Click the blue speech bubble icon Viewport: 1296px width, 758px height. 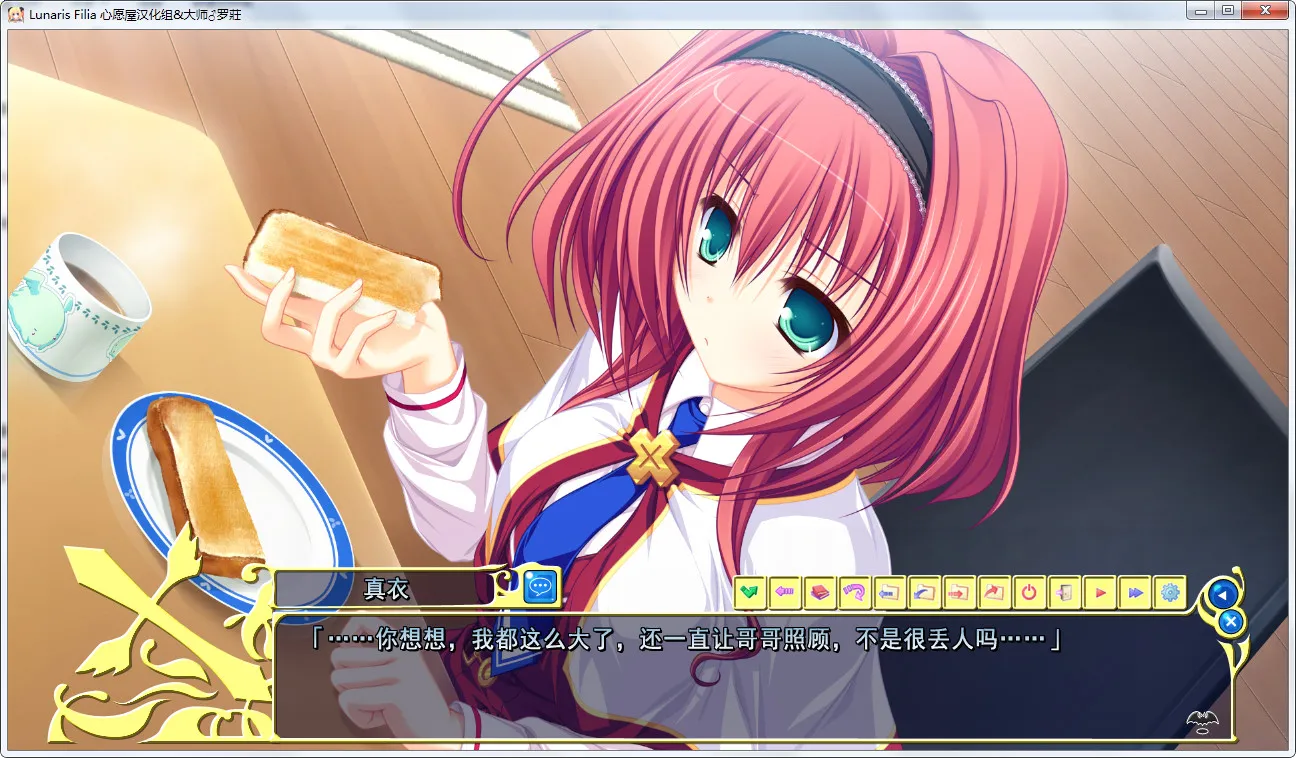(541, 587)
